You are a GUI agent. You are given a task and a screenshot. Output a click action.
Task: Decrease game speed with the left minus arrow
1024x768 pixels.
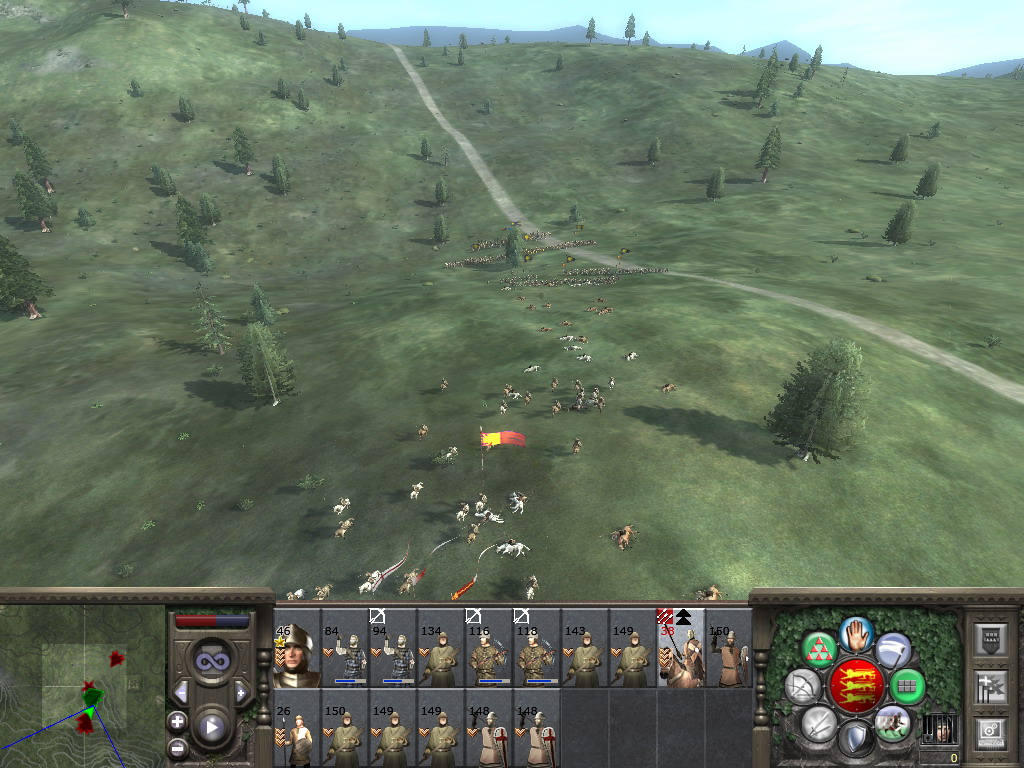[x=180, y=692]
